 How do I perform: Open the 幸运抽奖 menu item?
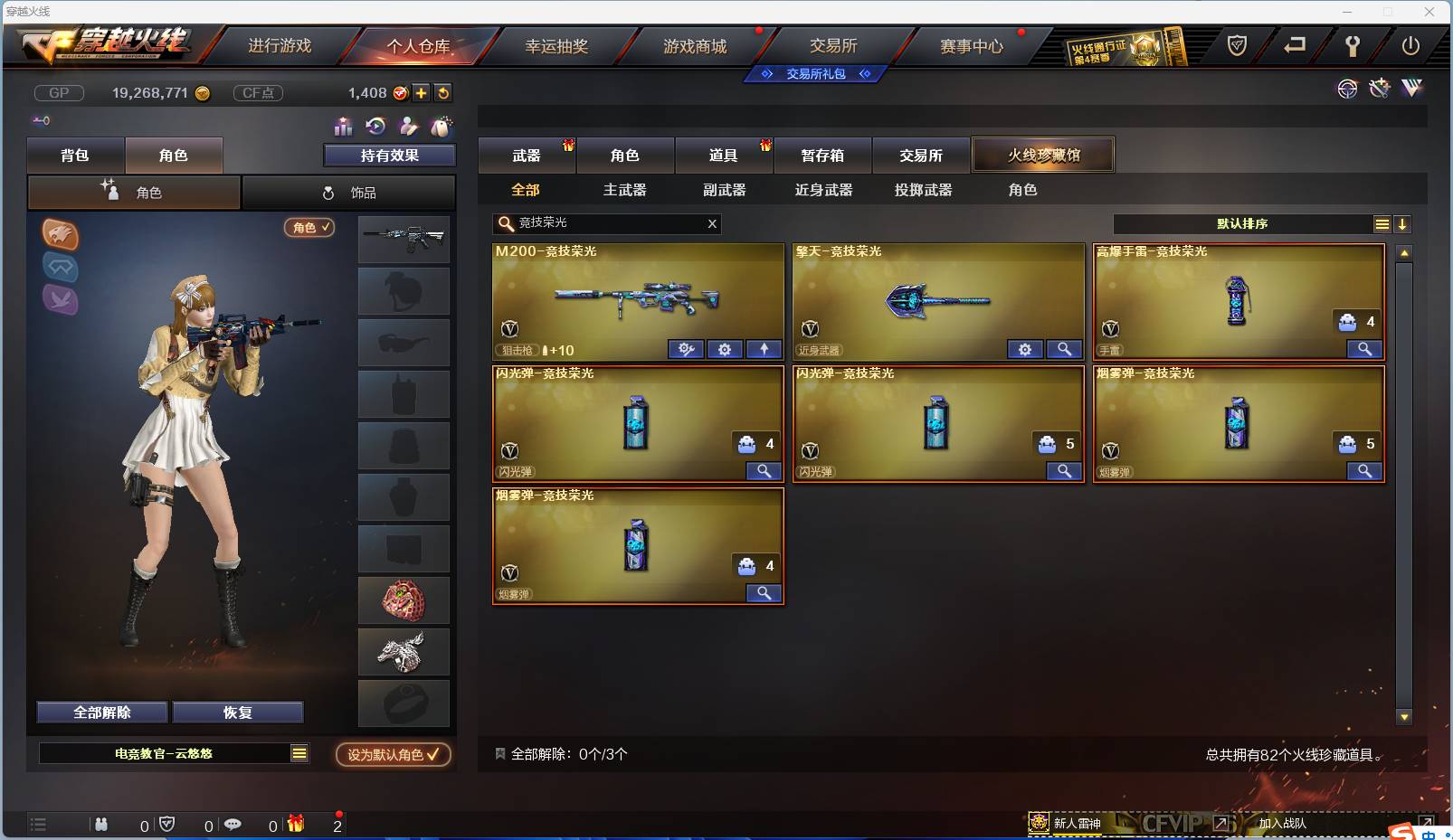click(x=558, y=44)
